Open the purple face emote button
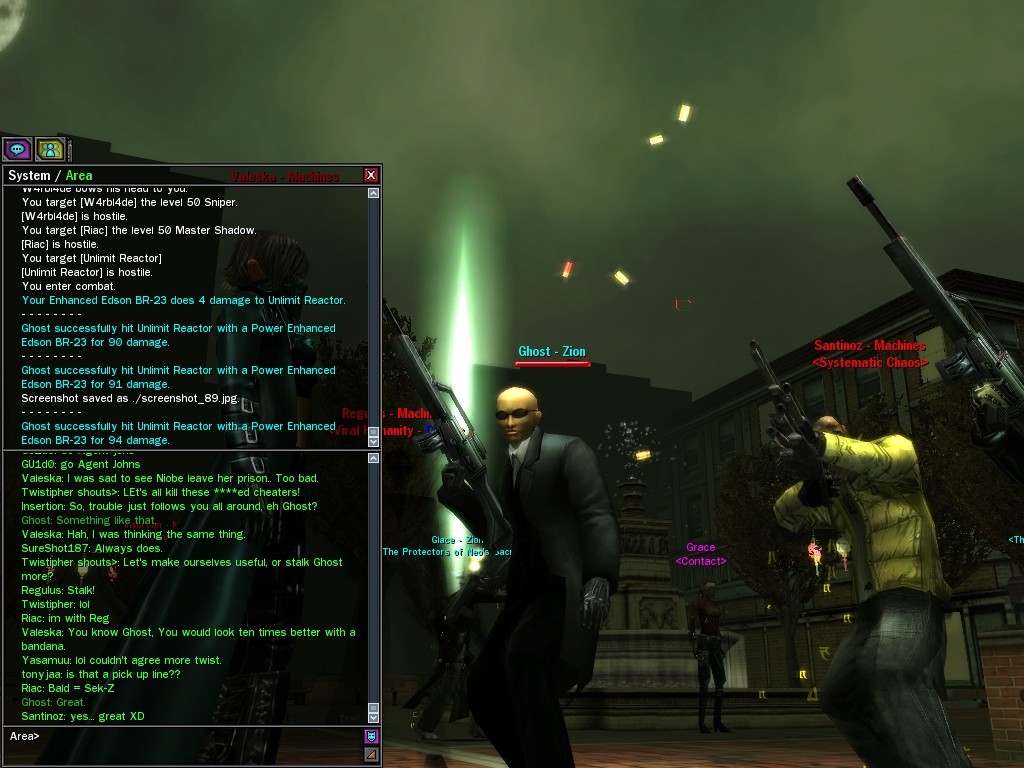 371,737
